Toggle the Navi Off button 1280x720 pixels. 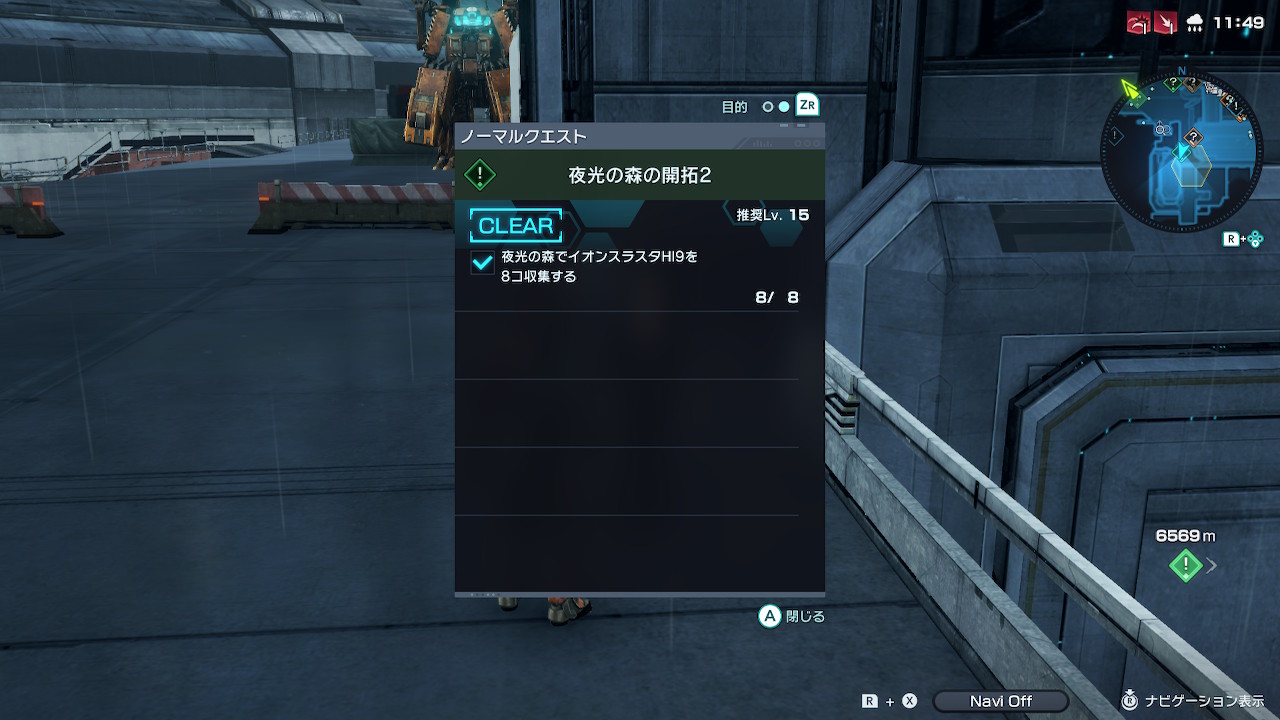(x=1000, y=701)
